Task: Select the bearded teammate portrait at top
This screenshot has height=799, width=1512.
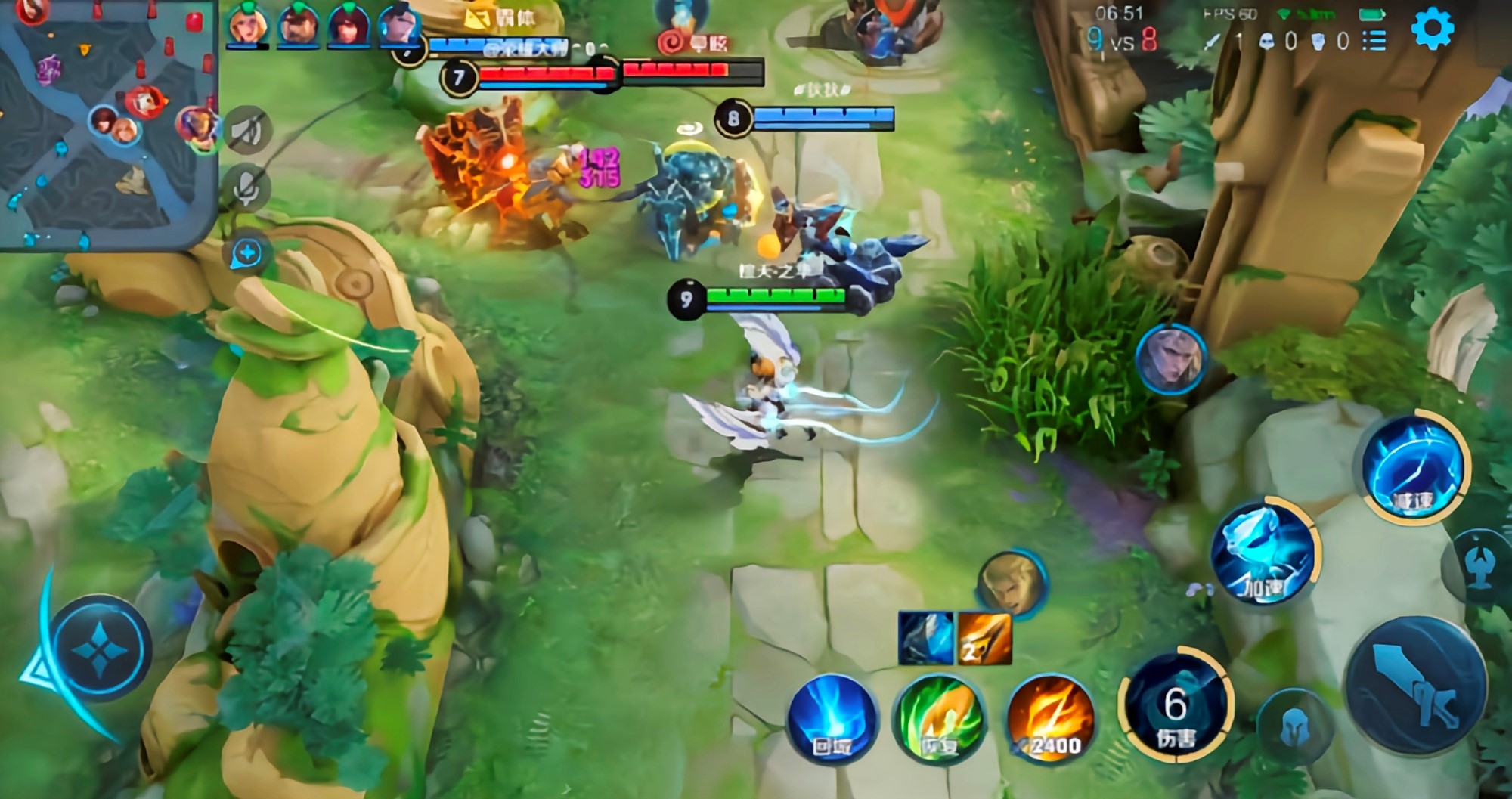Action: (x=298, y=26)
